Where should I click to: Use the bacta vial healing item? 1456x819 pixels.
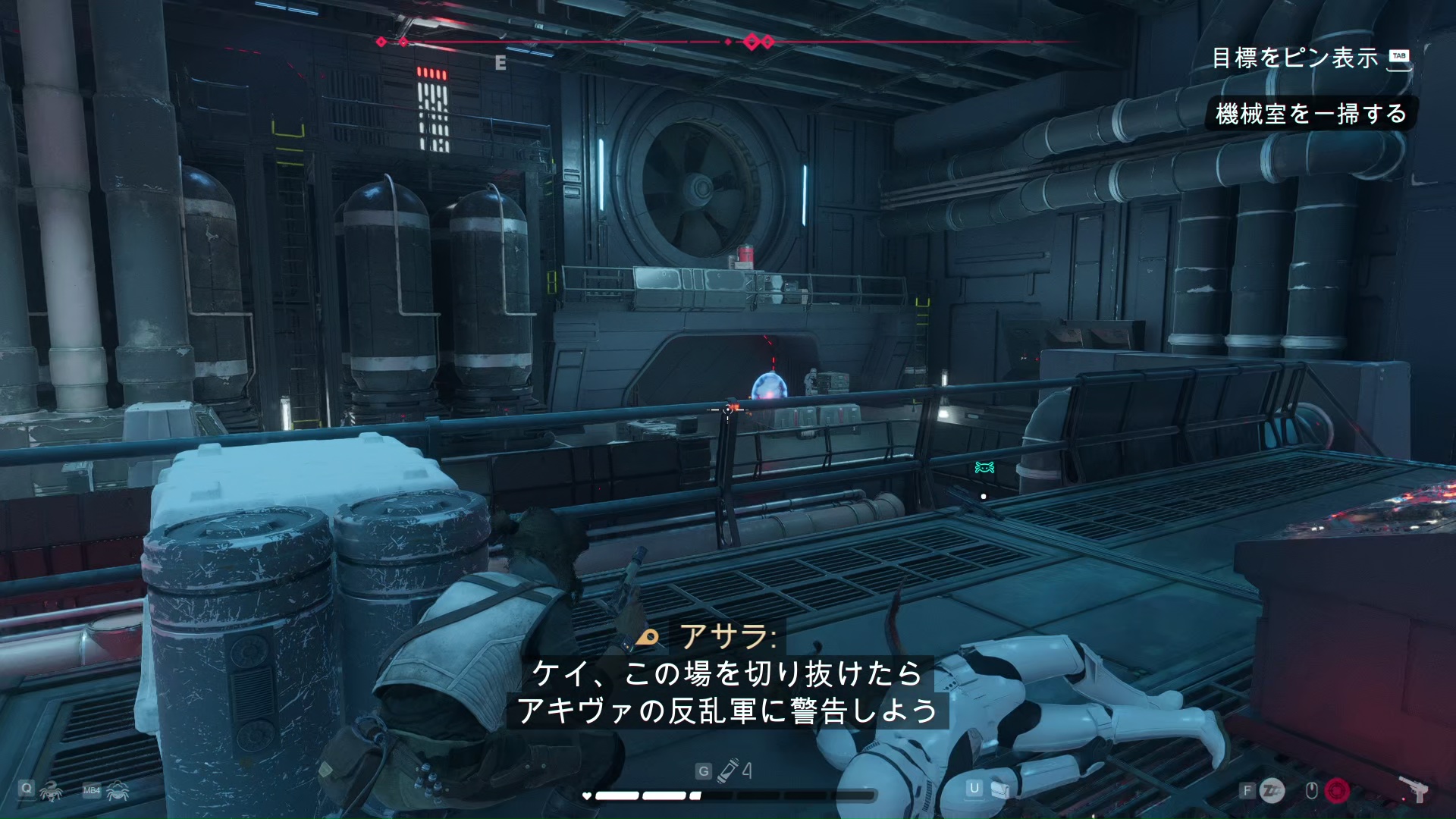coord(730,770)
